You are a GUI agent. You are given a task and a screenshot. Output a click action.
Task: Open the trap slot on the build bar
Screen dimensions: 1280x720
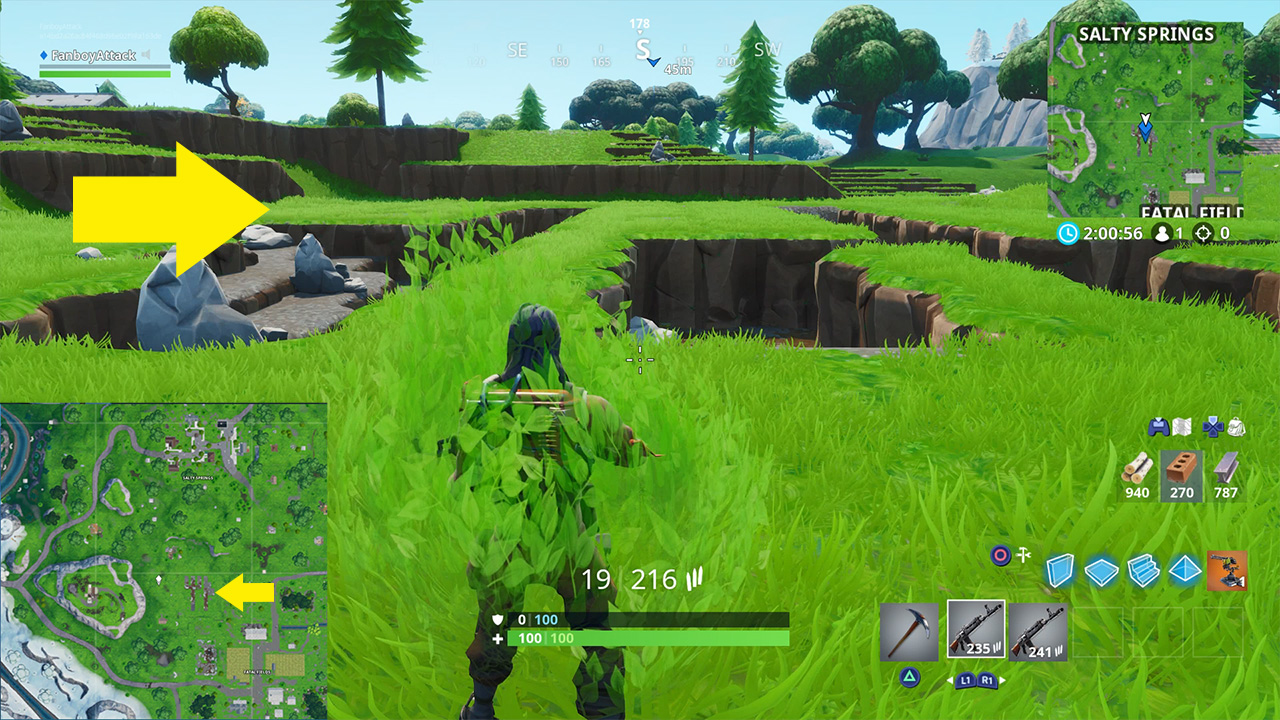click(x=1227, y=570)
